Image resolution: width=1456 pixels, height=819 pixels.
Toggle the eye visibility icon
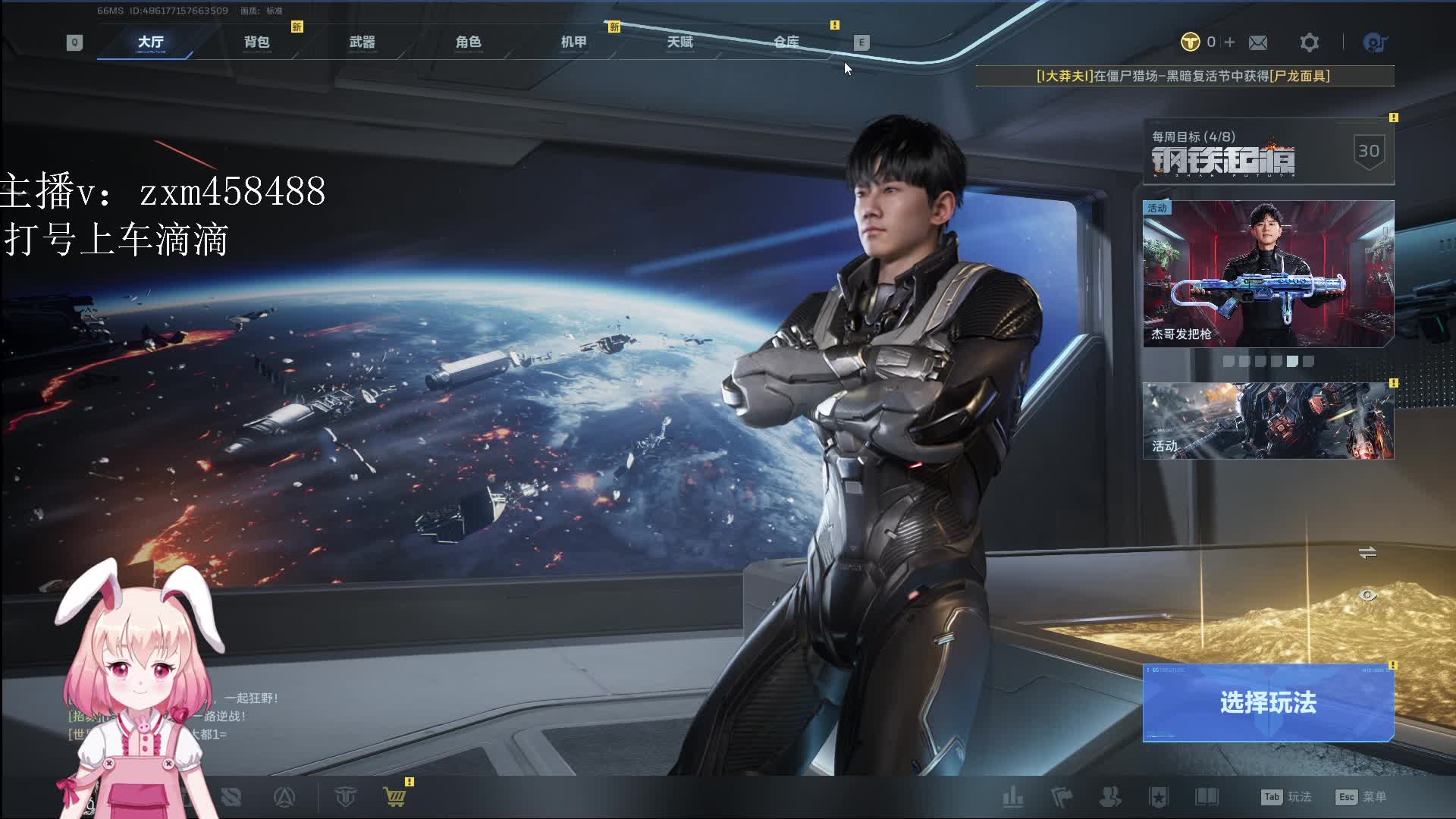tap(1367, 595)
